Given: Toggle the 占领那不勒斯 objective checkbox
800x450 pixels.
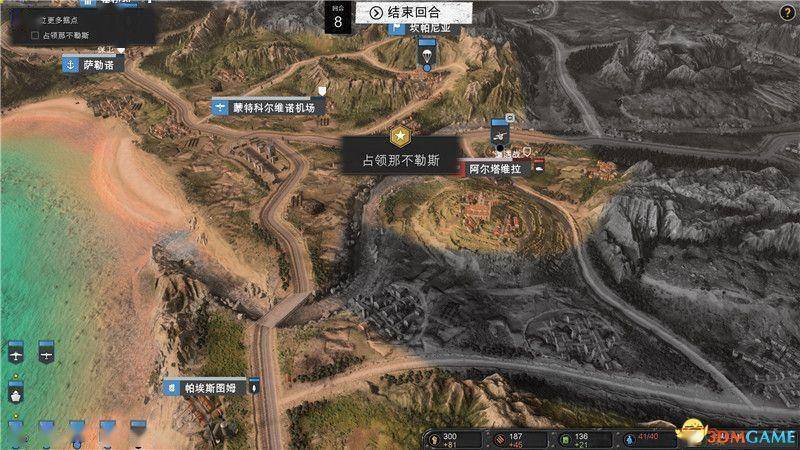Looking at the screenshot, I should pos(35,35).
